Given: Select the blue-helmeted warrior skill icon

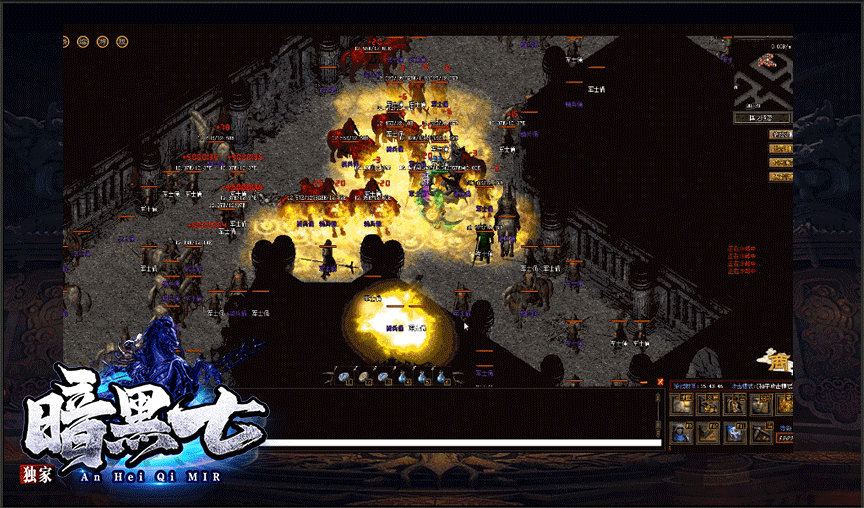Looking at the screenshot, I should tap(681, 432).
